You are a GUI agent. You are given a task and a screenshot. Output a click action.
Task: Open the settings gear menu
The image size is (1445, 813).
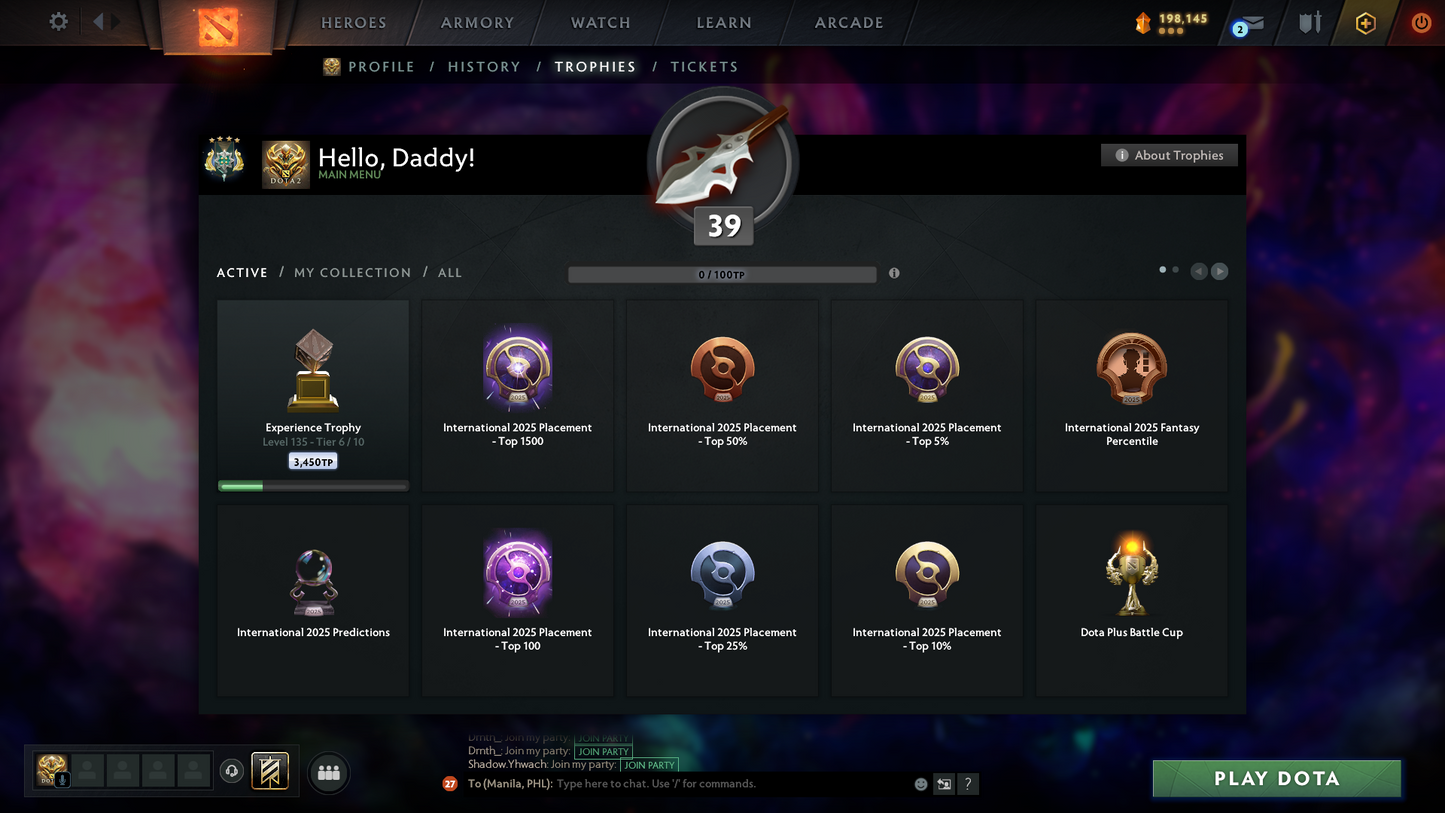coord(59,21)
